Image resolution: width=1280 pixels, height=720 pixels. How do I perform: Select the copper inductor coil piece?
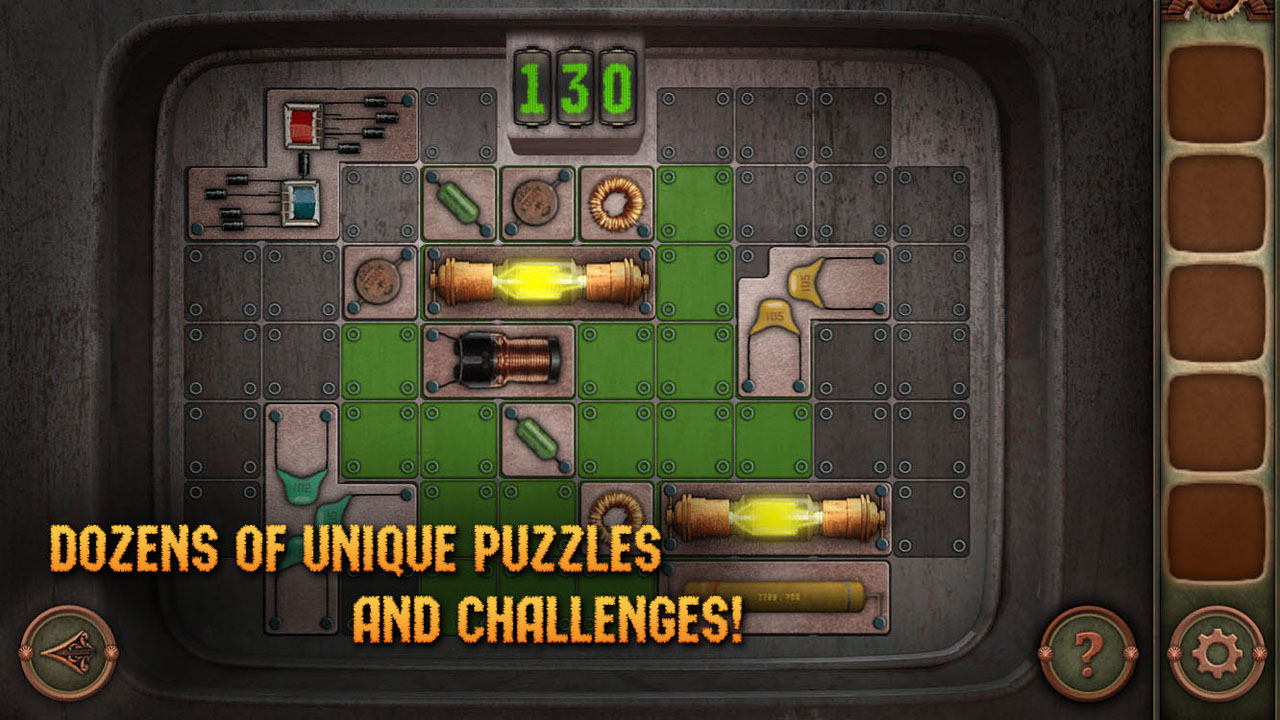coord(505,361)
